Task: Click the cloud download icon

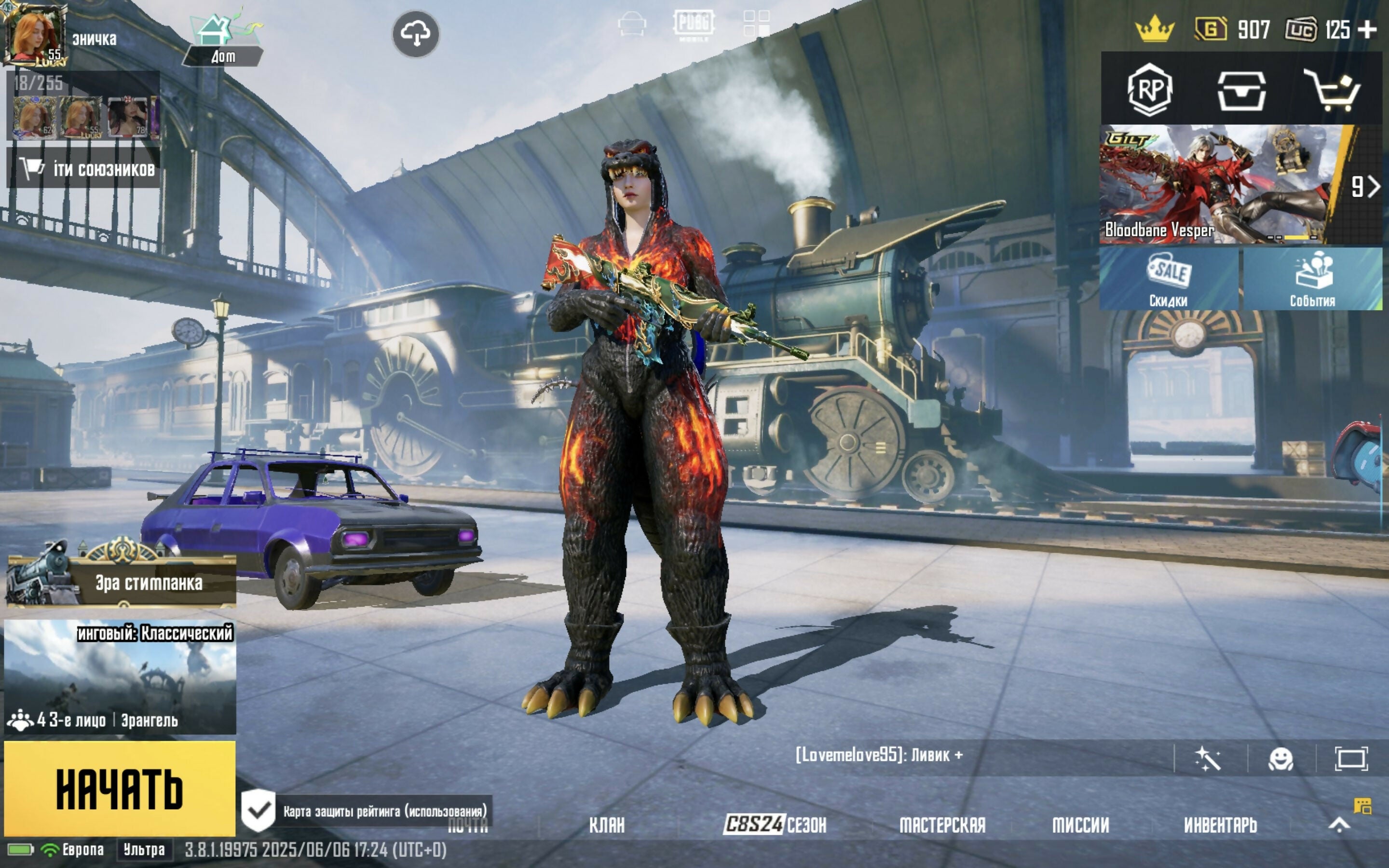Action: point(416,34)
